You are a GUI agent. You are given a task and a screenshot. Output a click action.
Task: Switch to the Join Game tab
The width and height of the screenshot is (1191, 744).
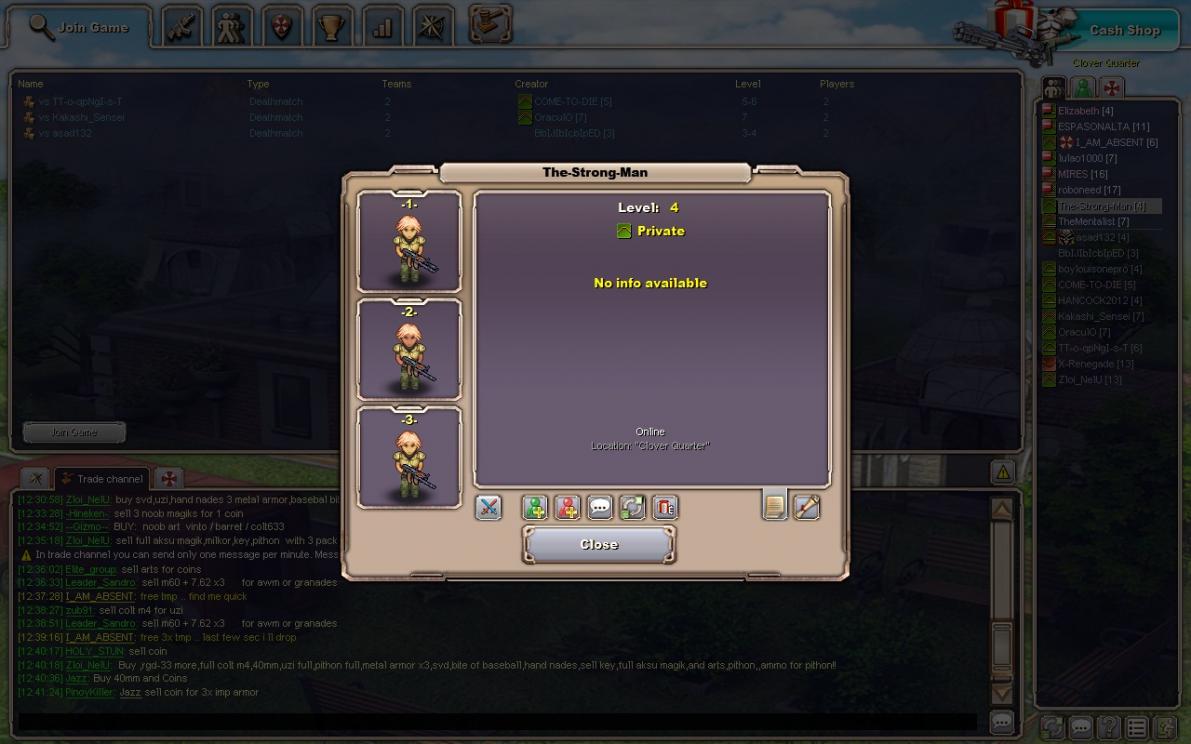pyautogui.click(x=80, y=28)
